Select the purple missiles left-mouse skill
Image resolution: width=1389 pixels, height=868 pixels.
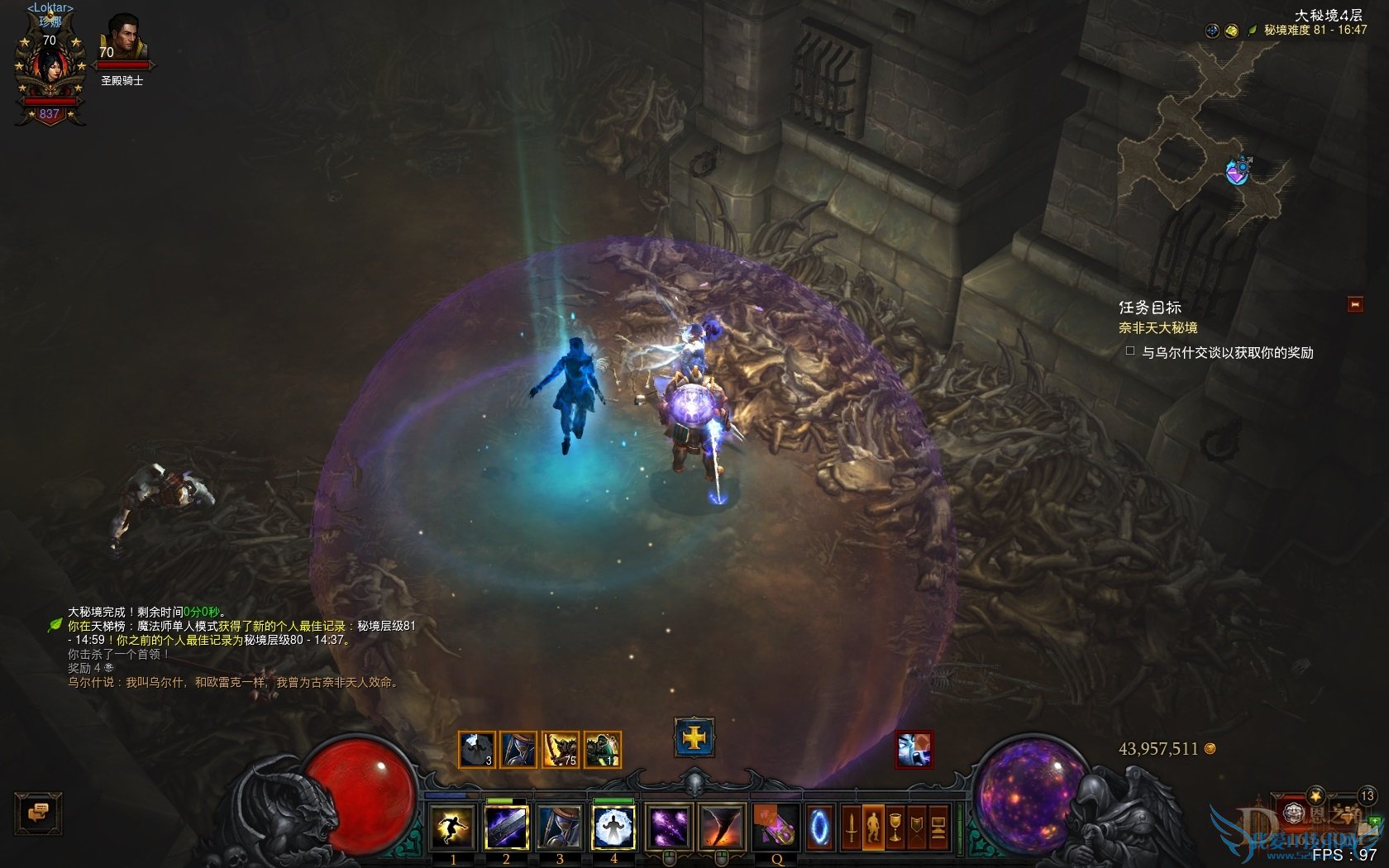668,827
